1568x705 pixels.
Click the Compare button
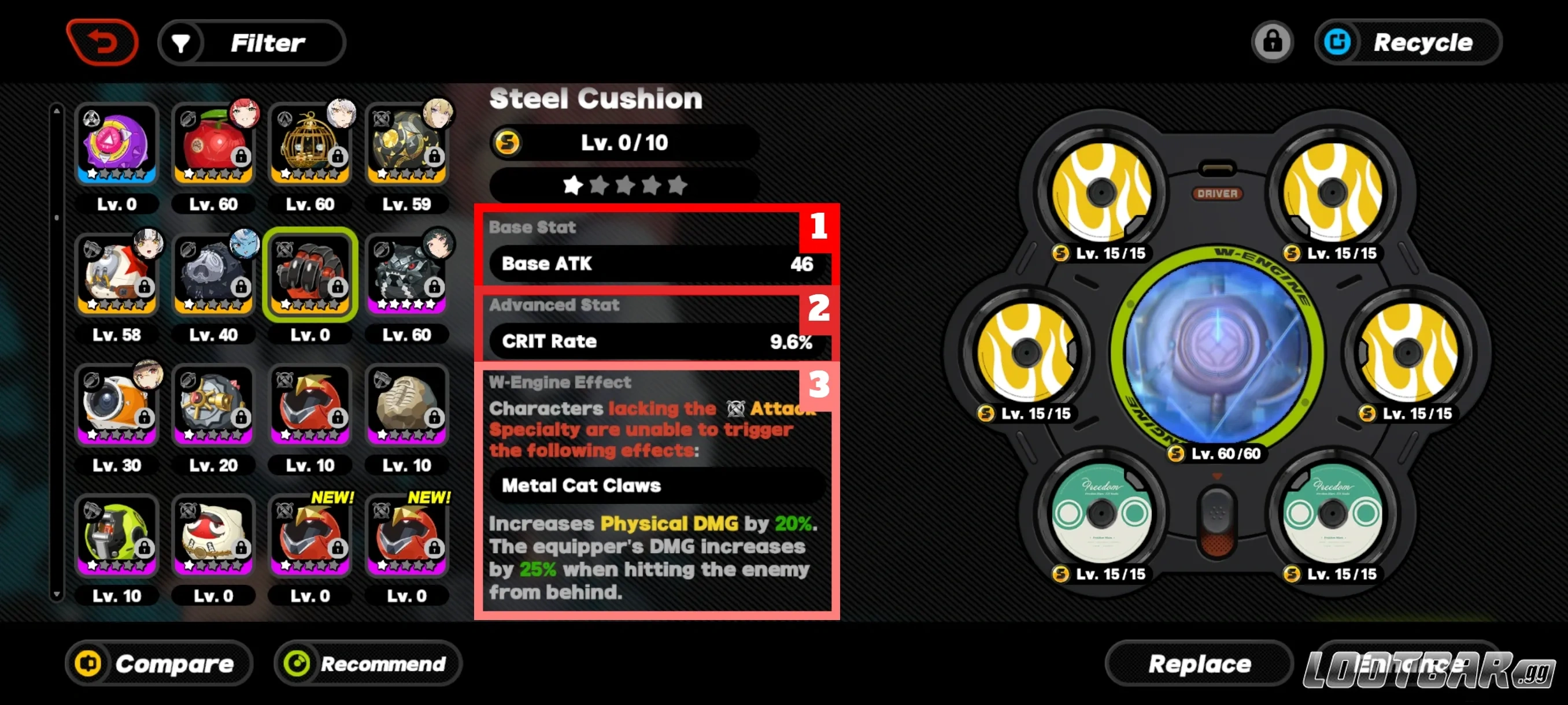click(x=159, y=663)
